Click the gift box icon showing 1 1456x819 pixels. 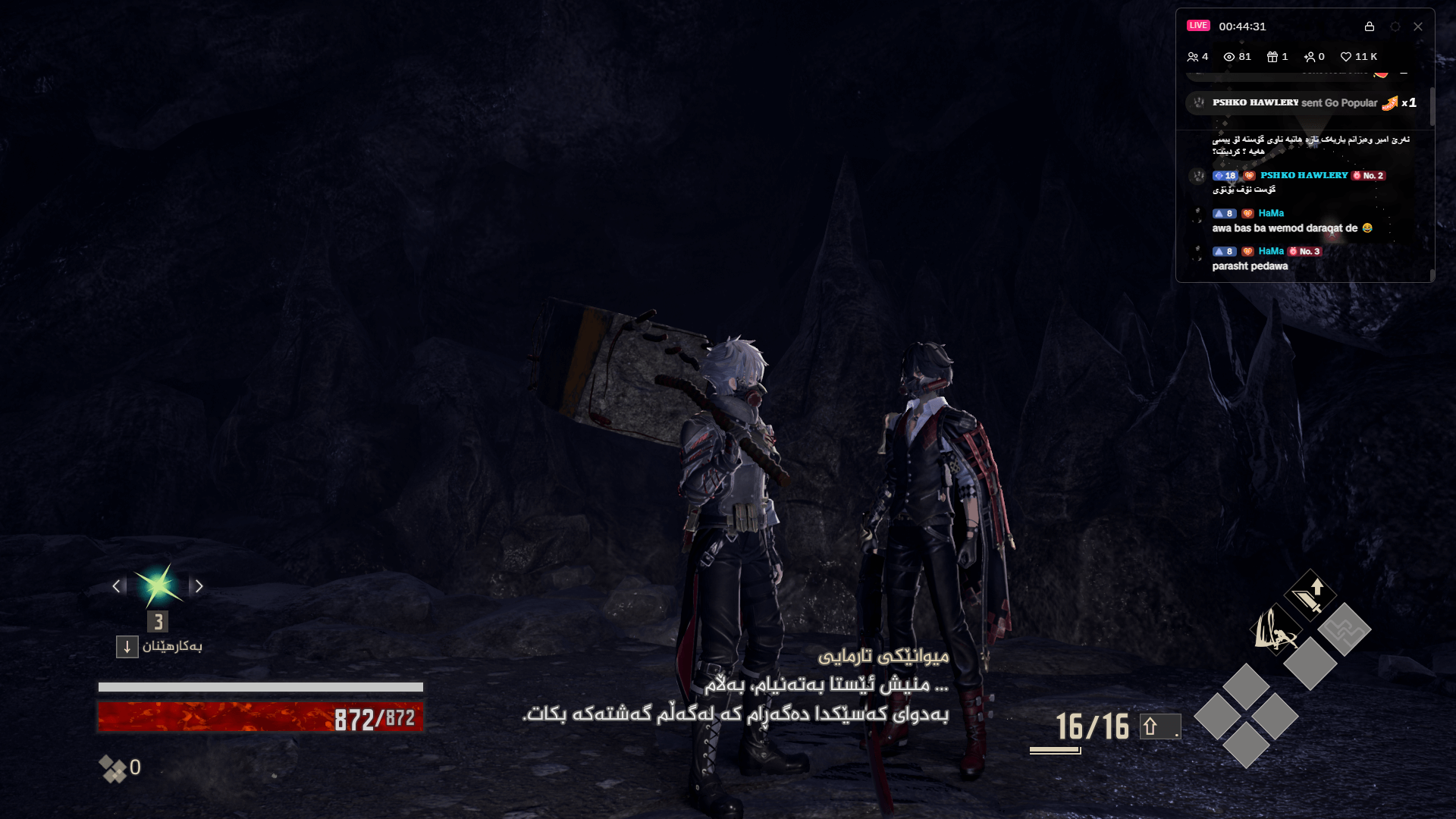(1272, 56)
